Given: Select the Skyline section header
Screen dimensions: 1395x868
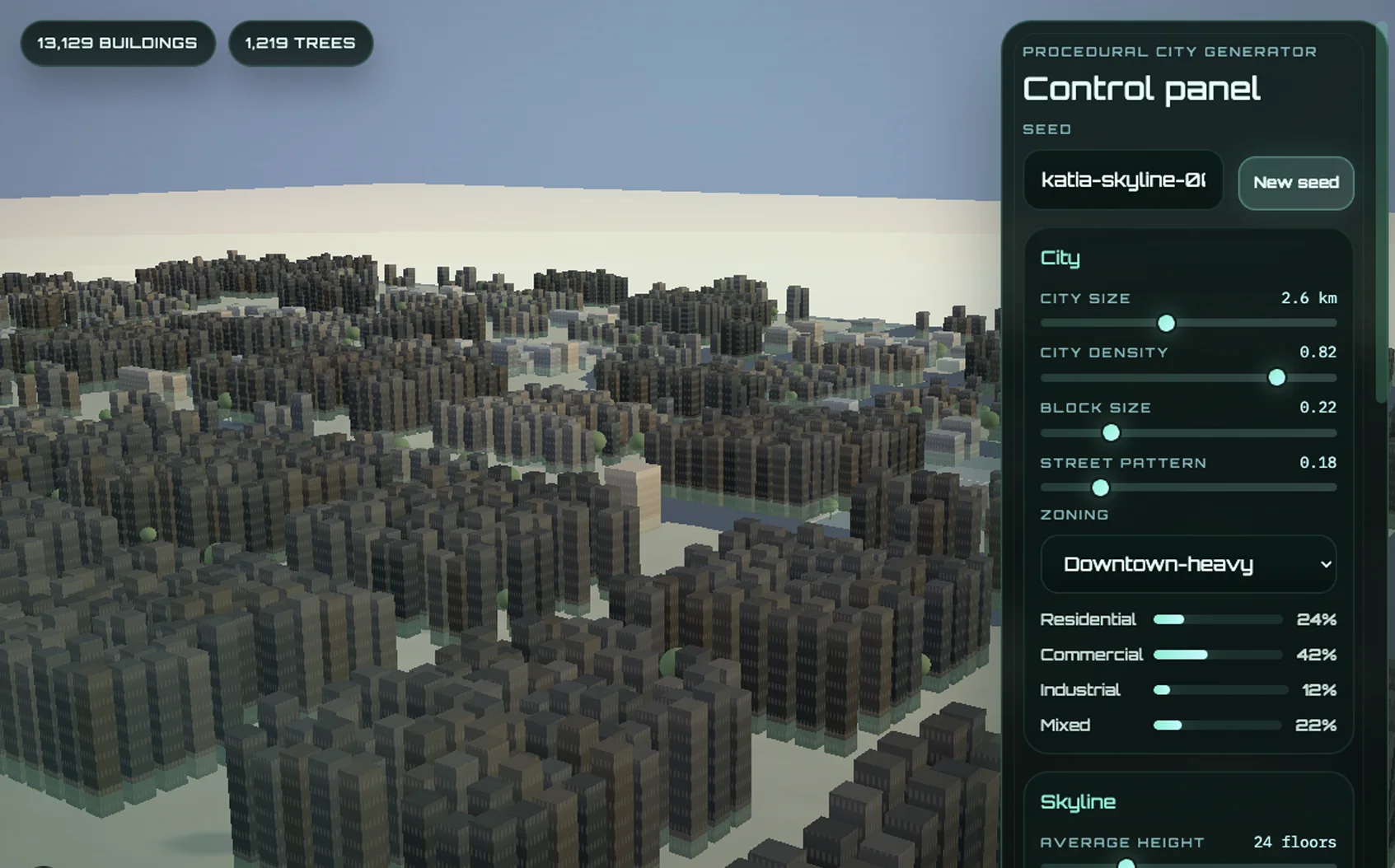Looking at the screenshot, I should 1078,801.
